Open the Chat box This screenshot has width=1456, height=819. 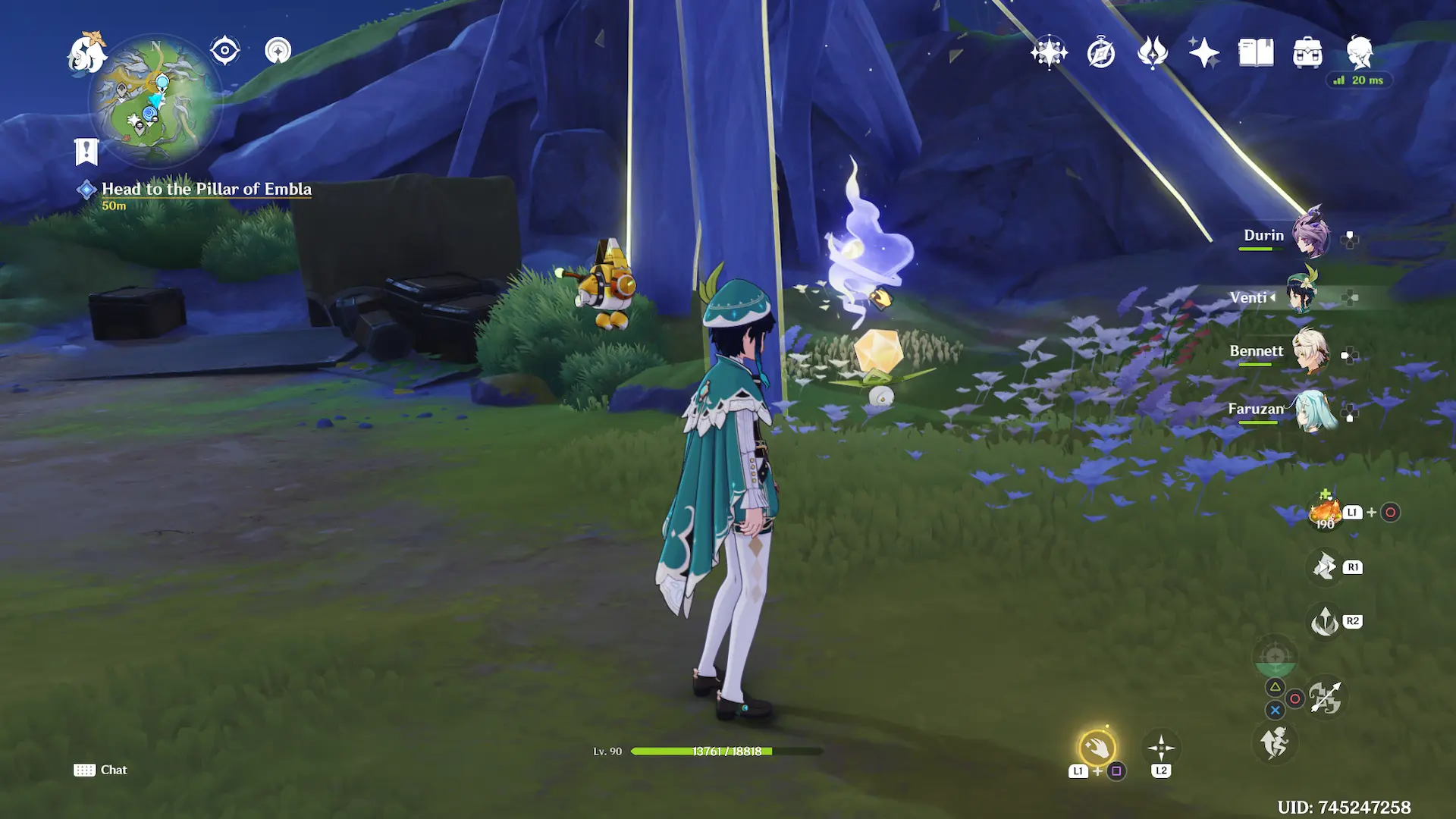[x=101, y=770]
